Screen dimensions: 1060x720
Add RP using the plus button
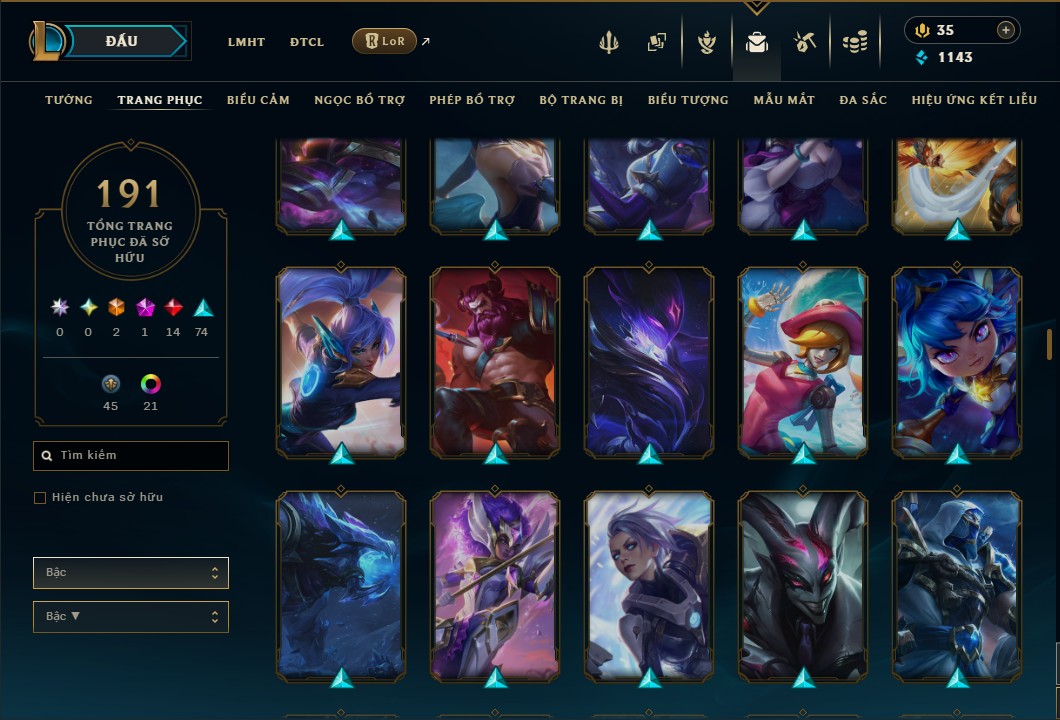point(1005,30)
